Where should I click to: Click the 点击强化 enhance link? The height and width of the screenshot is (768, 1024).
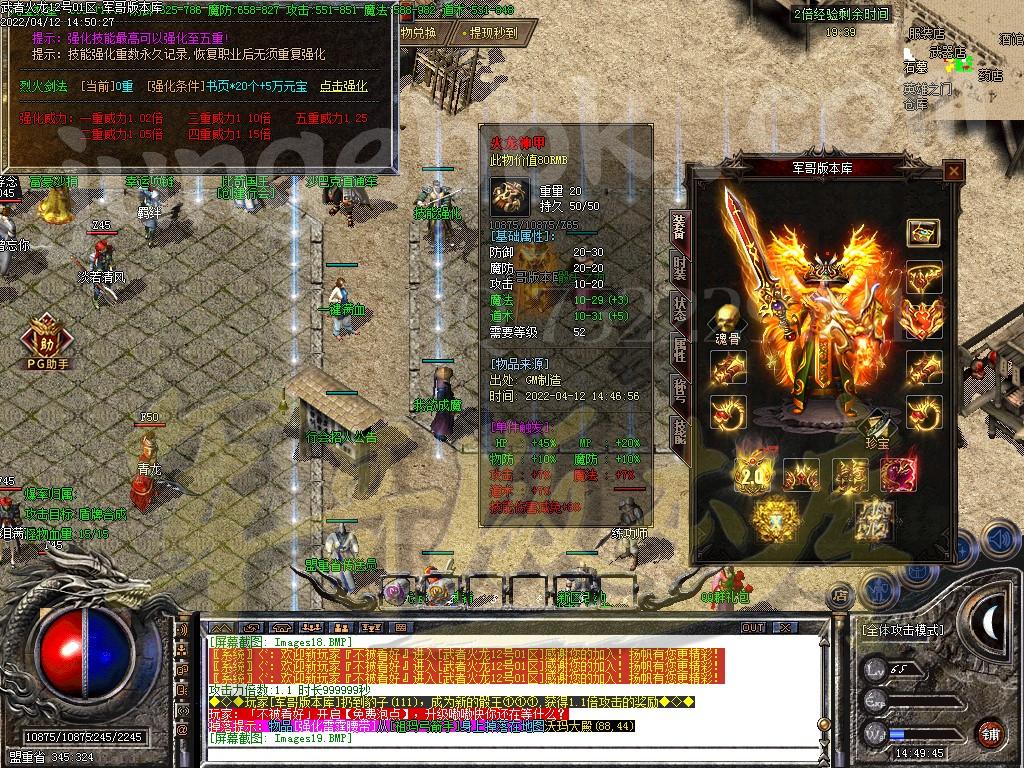pyautogui.click(x=343, y=87)
